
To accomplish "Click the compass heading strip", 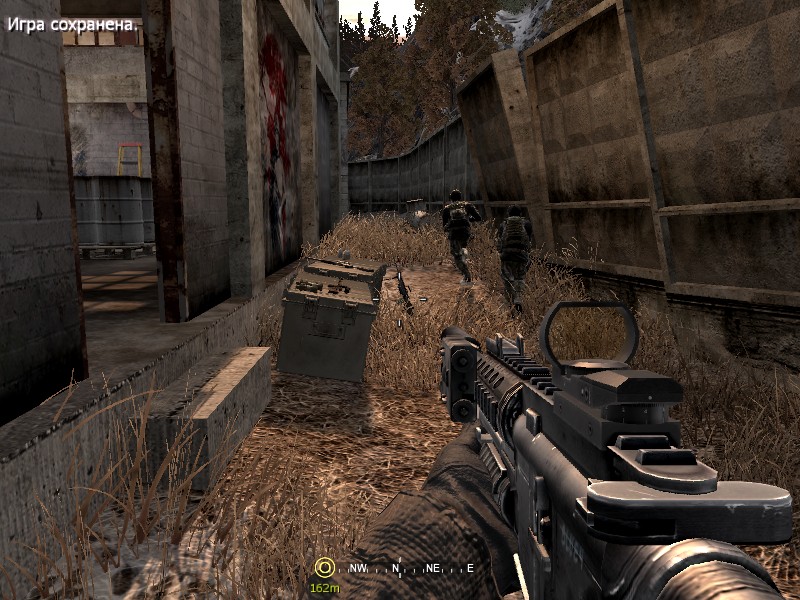I will click(x=411, y=568).
